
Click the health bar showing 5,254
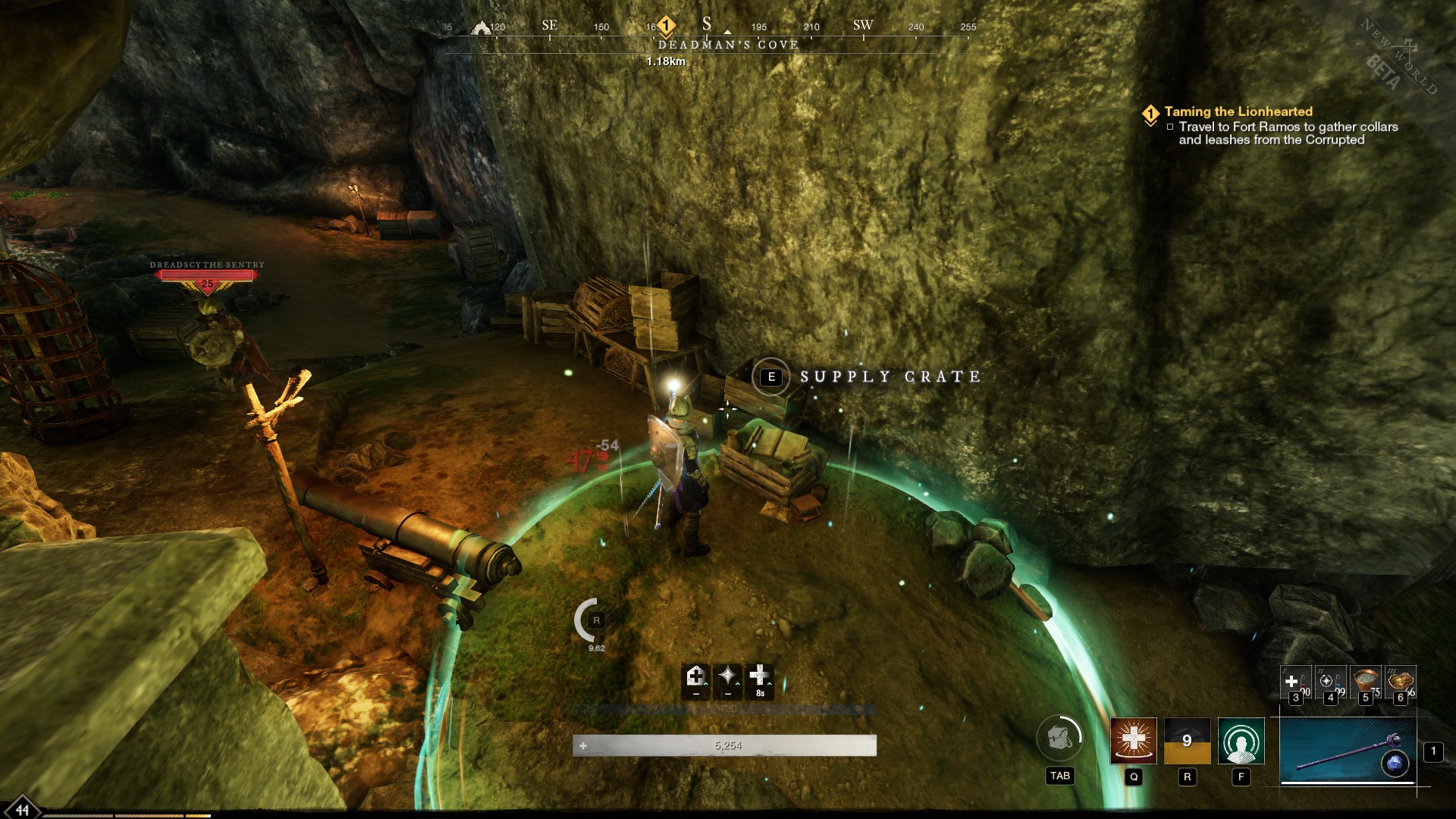(728, 745)
